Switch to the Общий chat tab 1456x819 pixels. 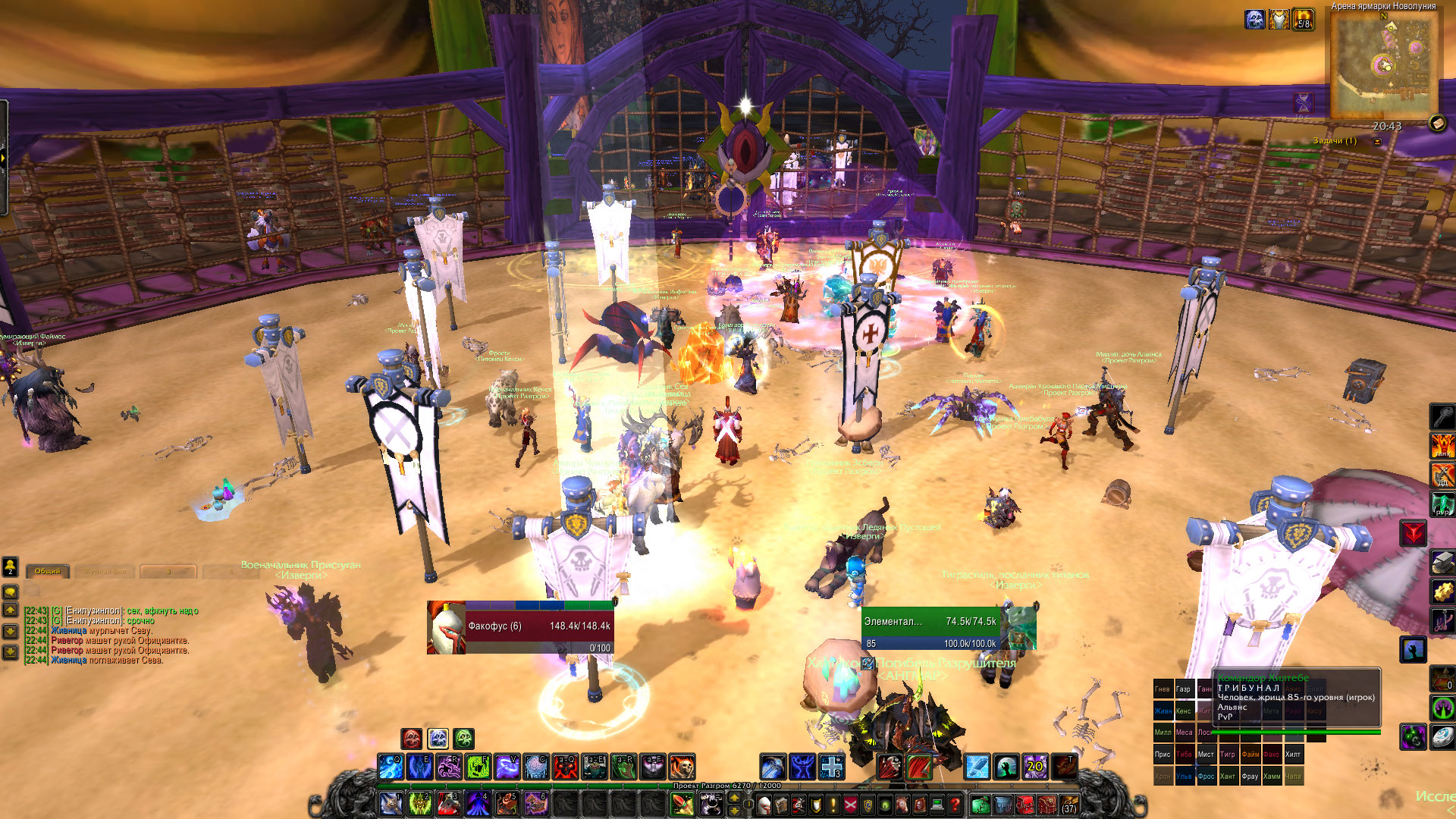coord(48,571)
